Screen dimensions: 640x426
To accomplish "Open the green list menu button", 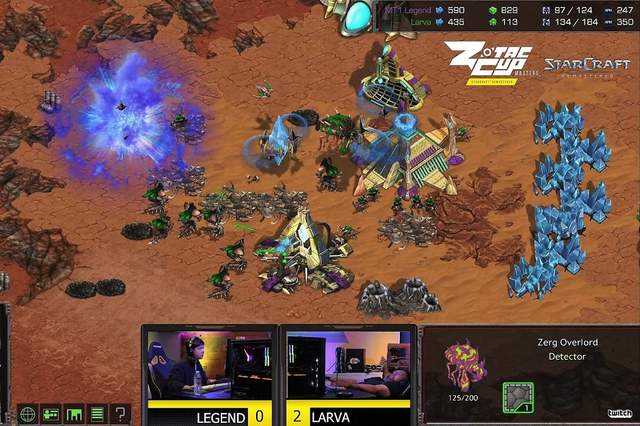I will pos(98,413).
